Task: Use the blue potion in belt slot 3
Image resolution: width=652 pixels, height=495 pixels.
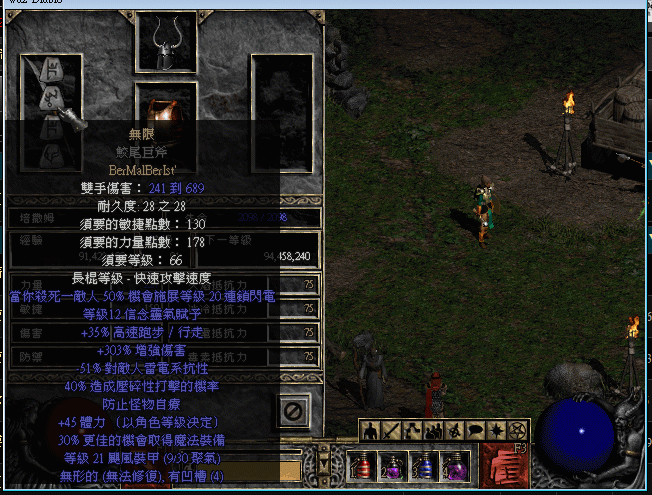Action: [422, 466]
